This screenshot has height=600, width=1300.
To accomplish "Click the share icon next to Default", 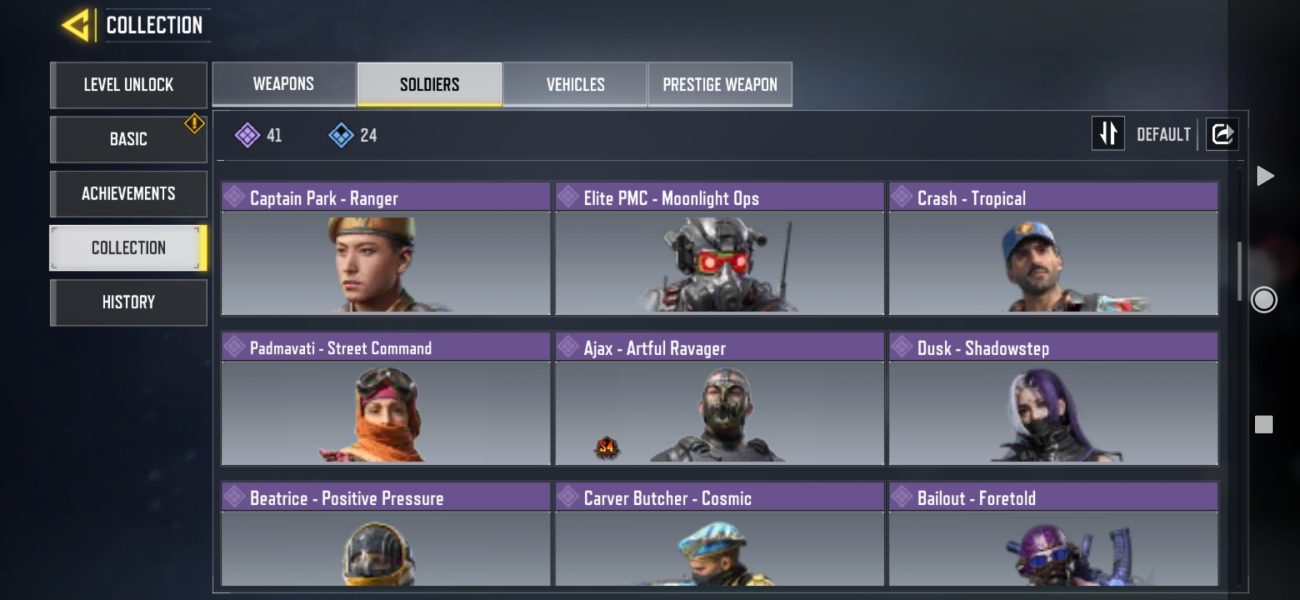I will coord(1222,134).
